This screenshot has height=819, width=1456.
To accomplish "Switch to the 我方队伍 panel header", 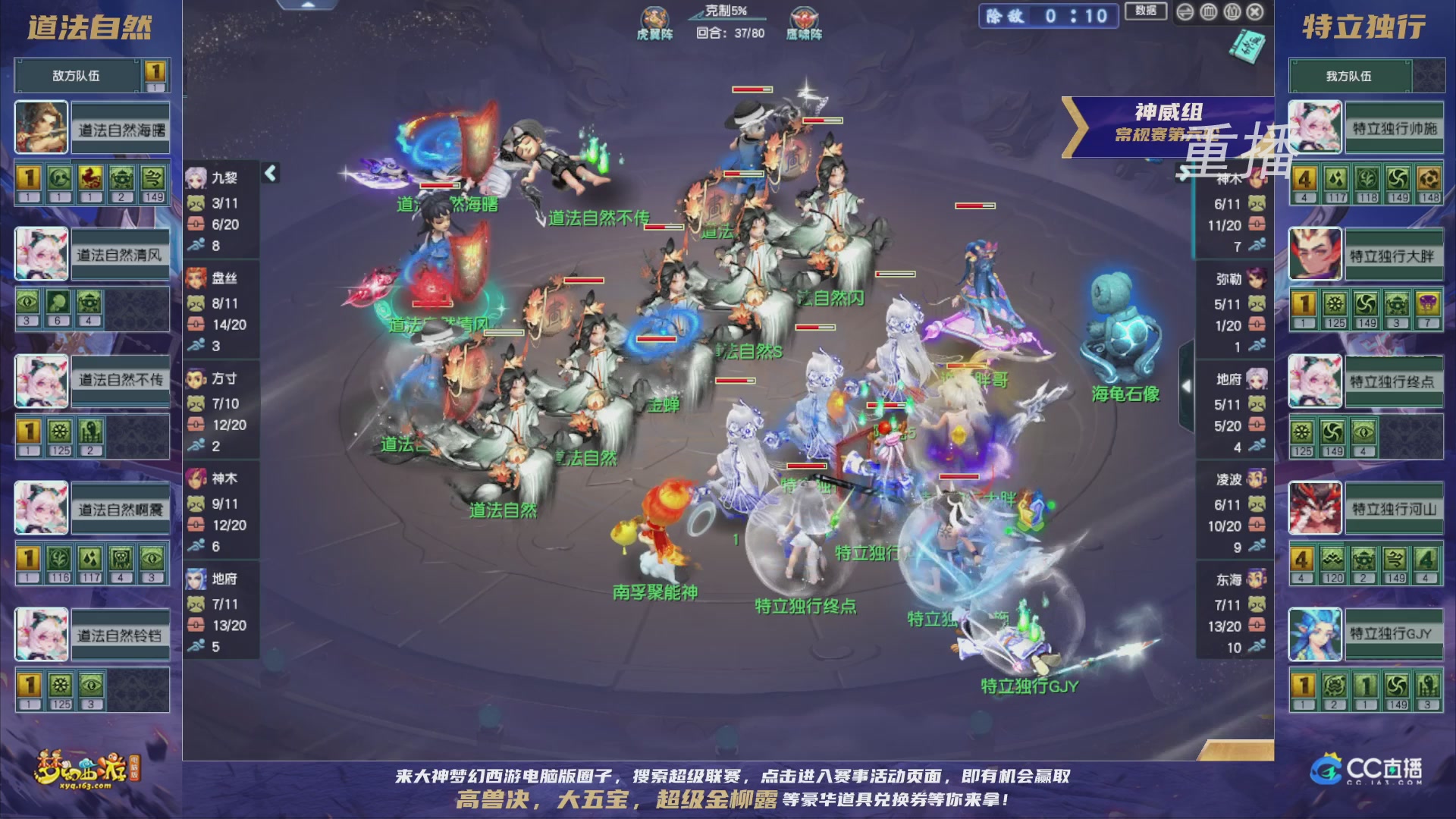I will 1349,76.
